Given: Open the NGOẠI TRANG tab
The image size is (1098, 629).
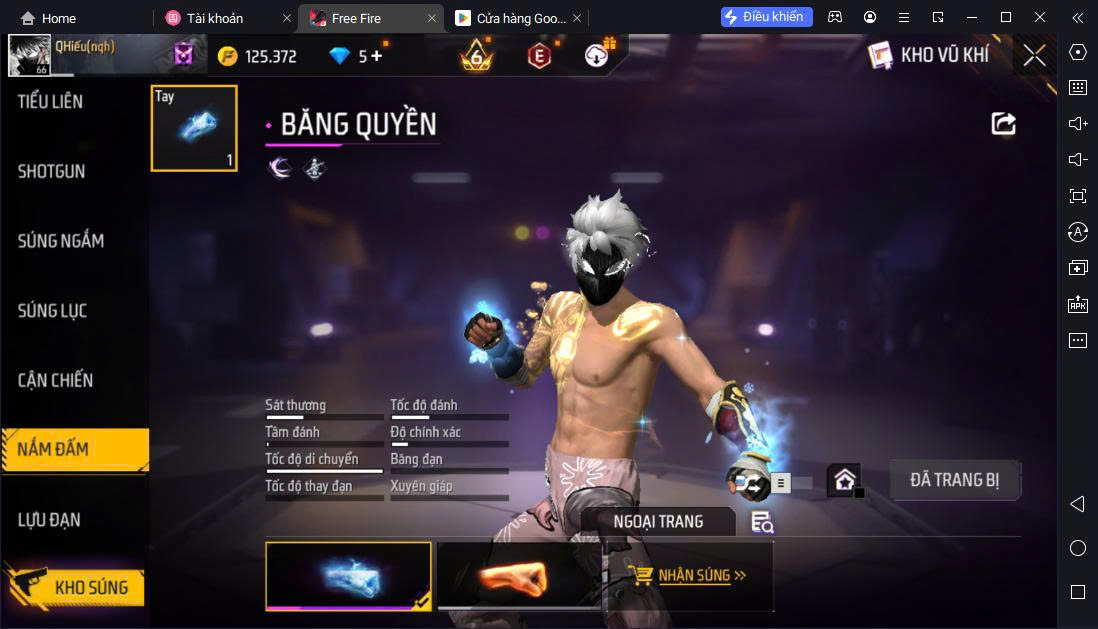Looking at the screenshot, I should 658,521.
